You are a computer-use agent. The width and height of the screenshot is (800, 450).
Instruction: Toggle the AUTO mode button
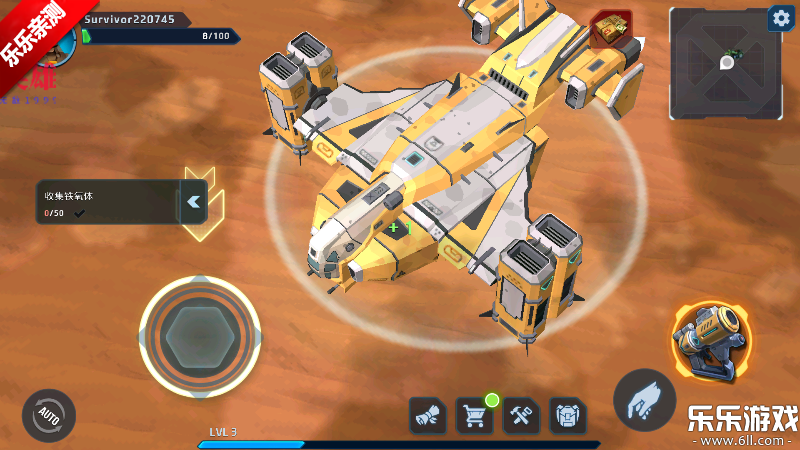(48, 414)
